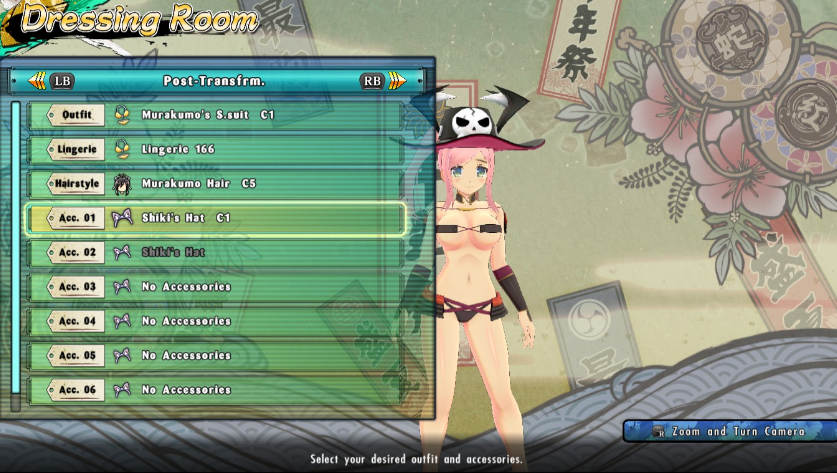This screenshot has width=837, height=473.
Task: Choose the Lingerie 166 row
Action: coord(215,149)
